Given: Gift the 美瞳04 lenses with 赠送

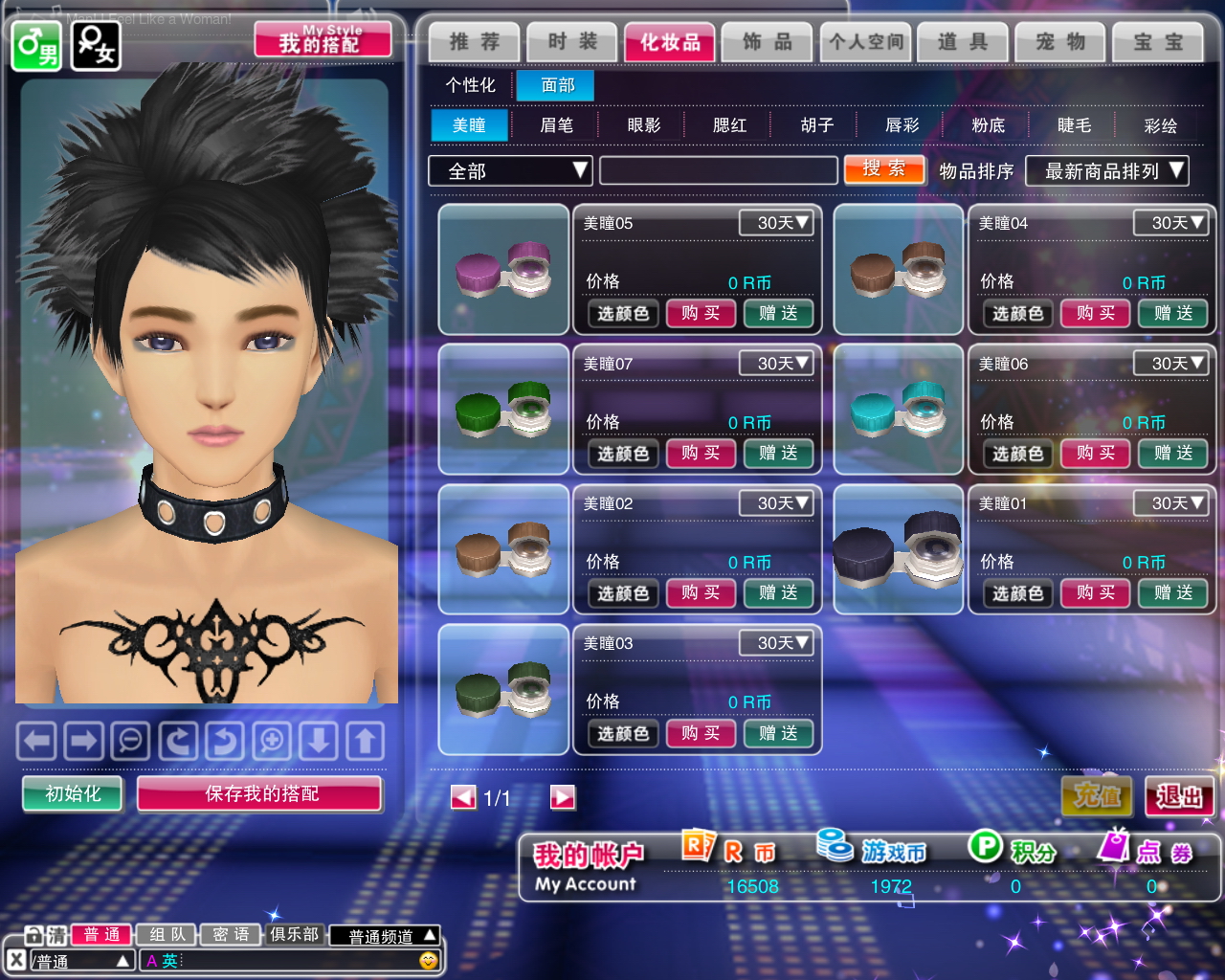Looking at the screenshot, I should coord(1172,313).
